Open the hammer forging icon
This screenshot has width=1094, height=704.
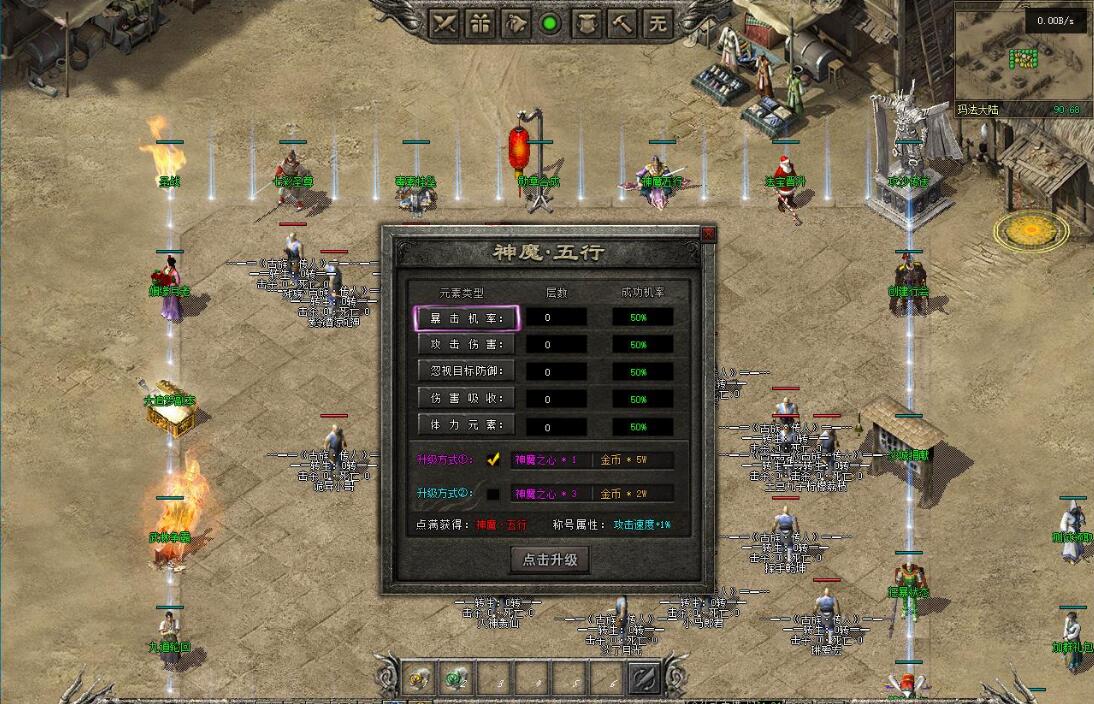621,23
